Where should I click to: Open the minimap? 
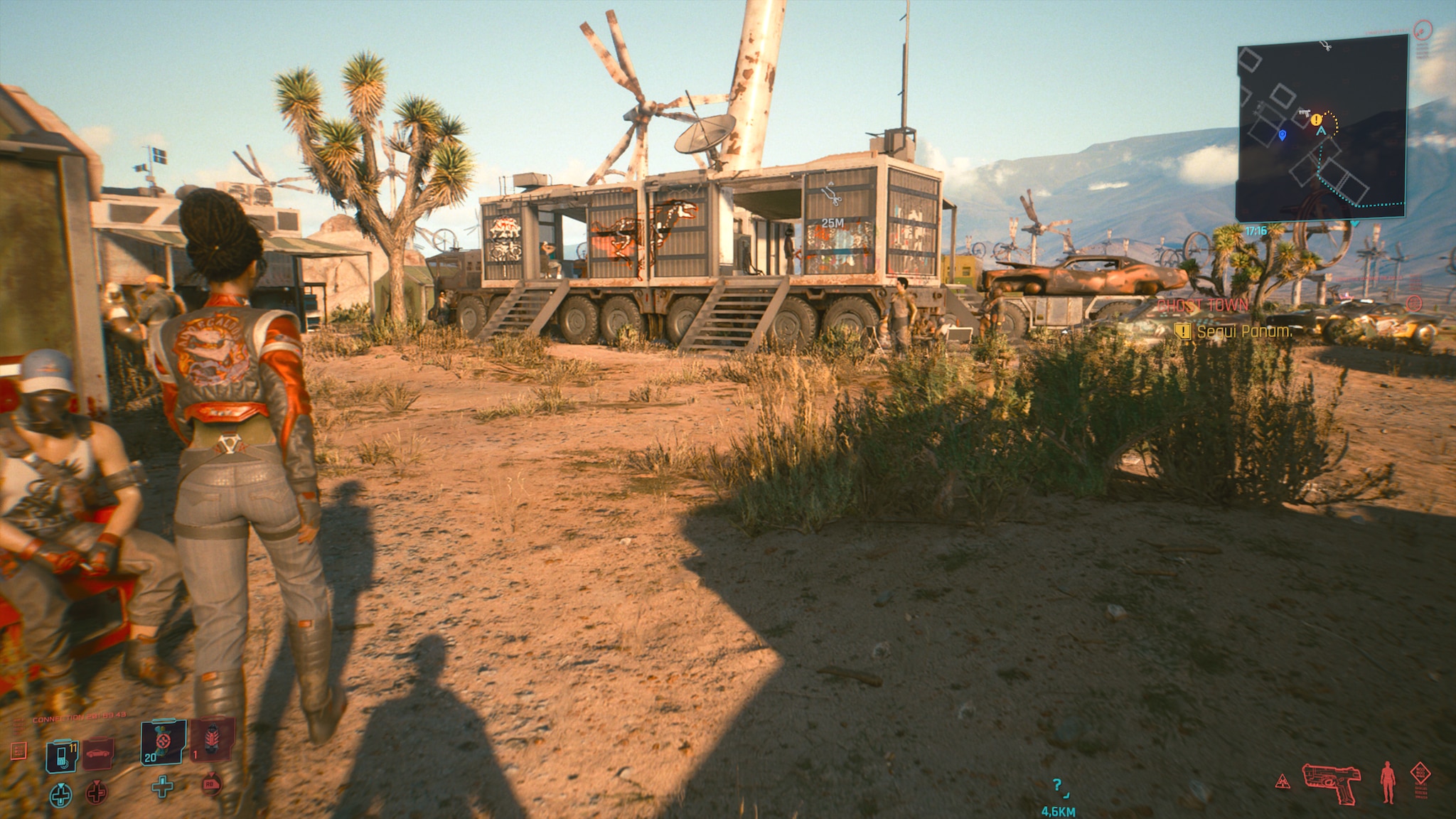coord(1322,128)
